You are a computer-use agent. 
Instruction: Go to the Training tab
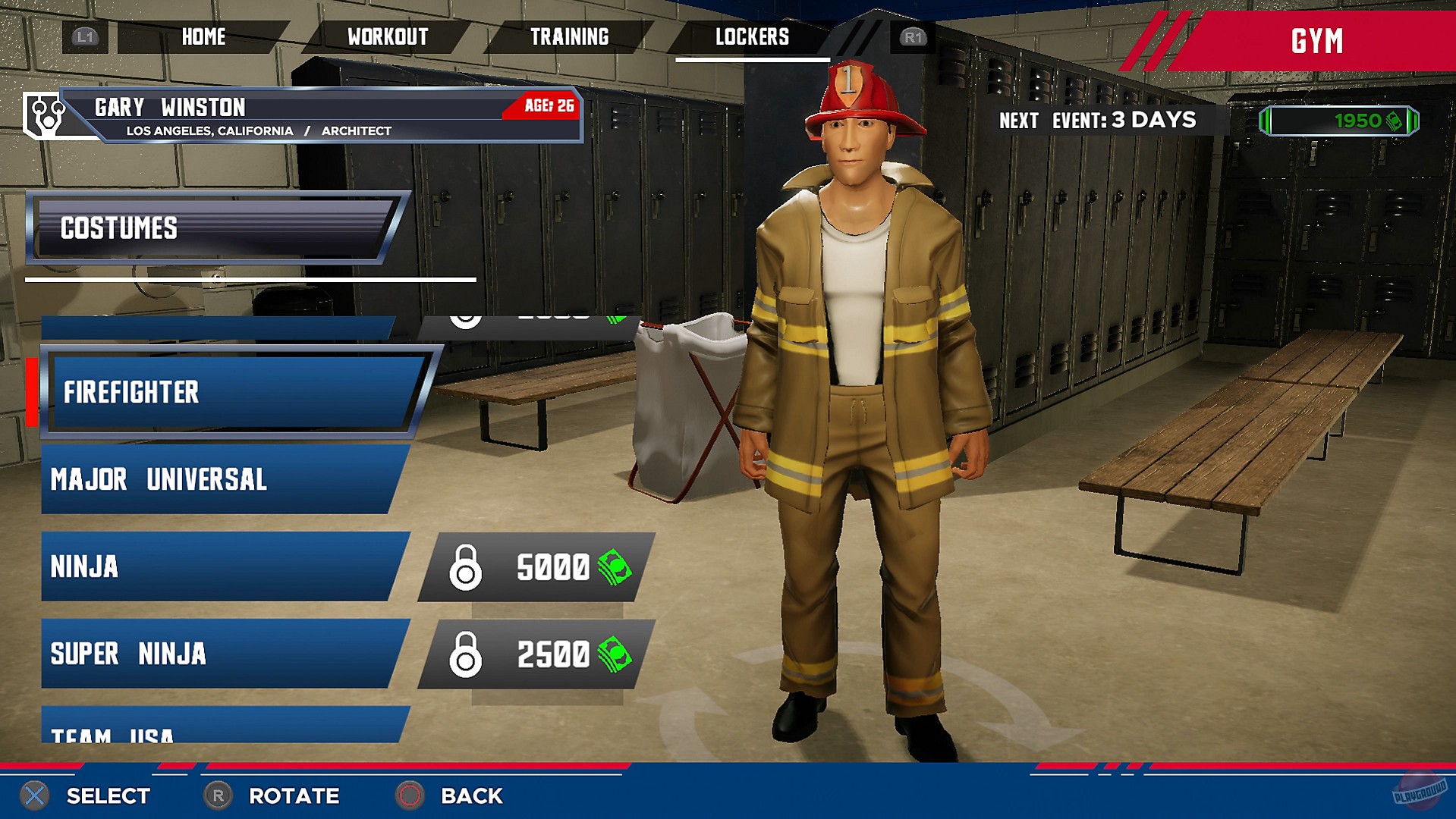coord(570,36)
